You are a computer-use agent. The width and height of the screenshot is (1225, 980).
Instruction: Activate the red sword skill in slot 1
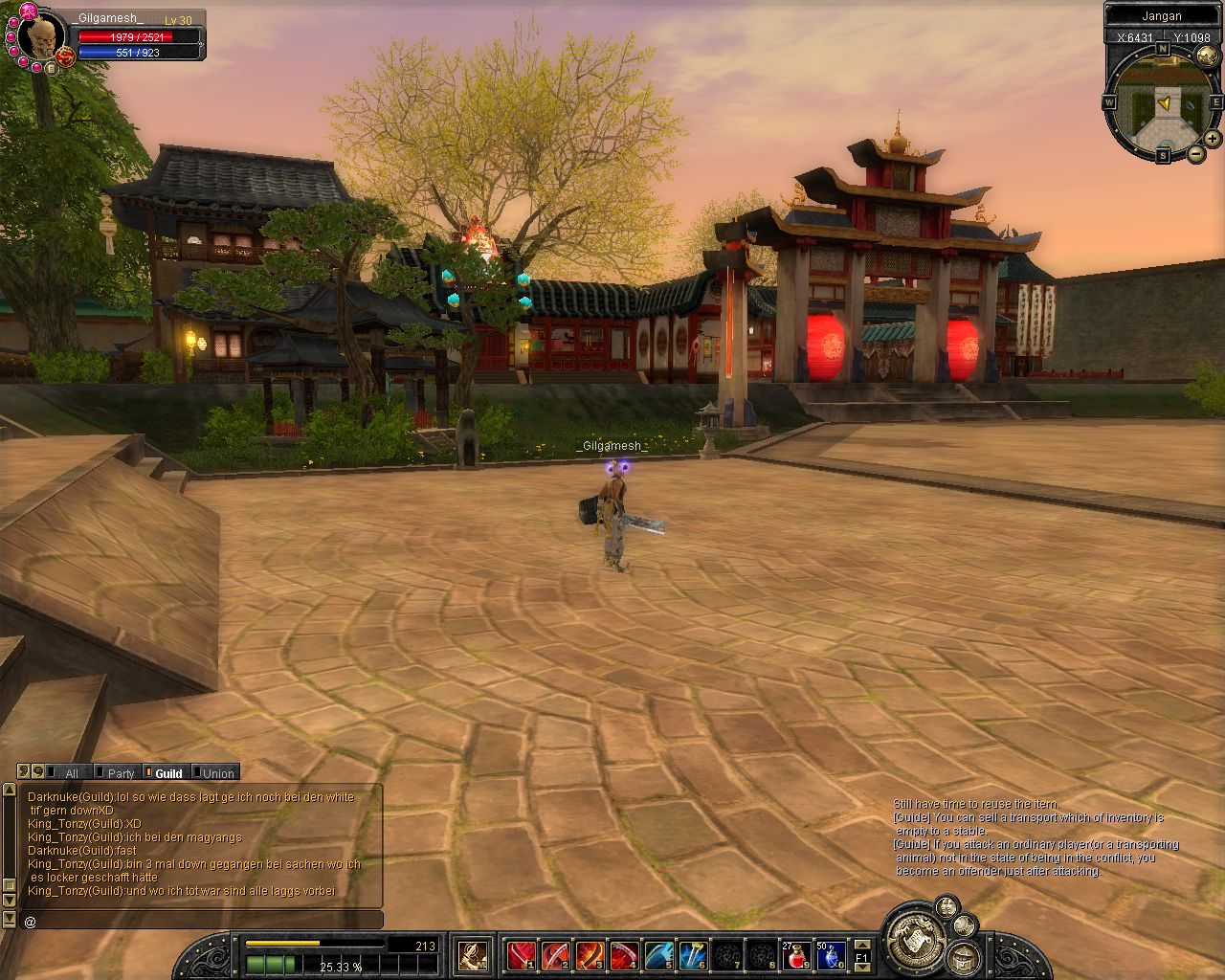[521, 954]
